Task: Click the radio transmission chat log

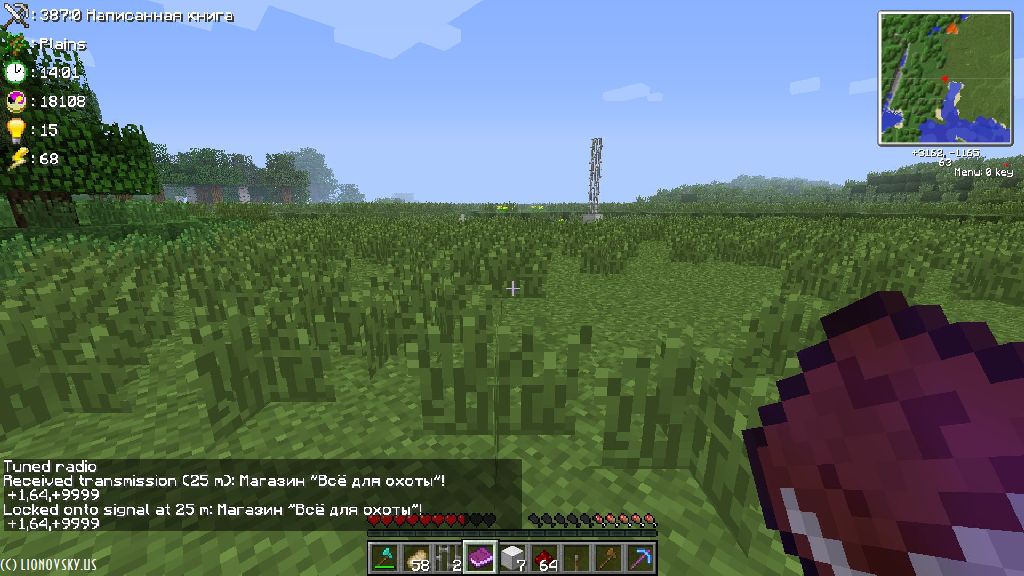Action: (x=230, y=495)
